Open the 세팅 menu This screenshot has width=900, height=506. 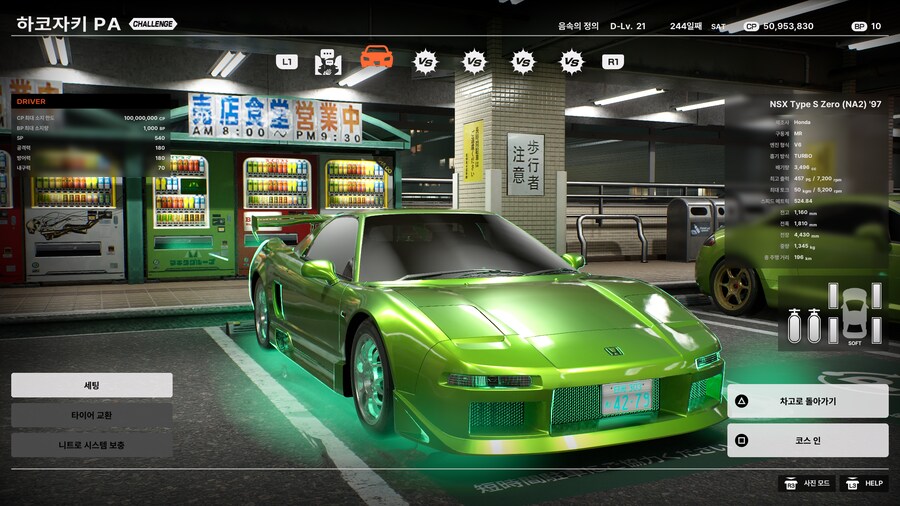pyautogui.click(x=91, y=385)
